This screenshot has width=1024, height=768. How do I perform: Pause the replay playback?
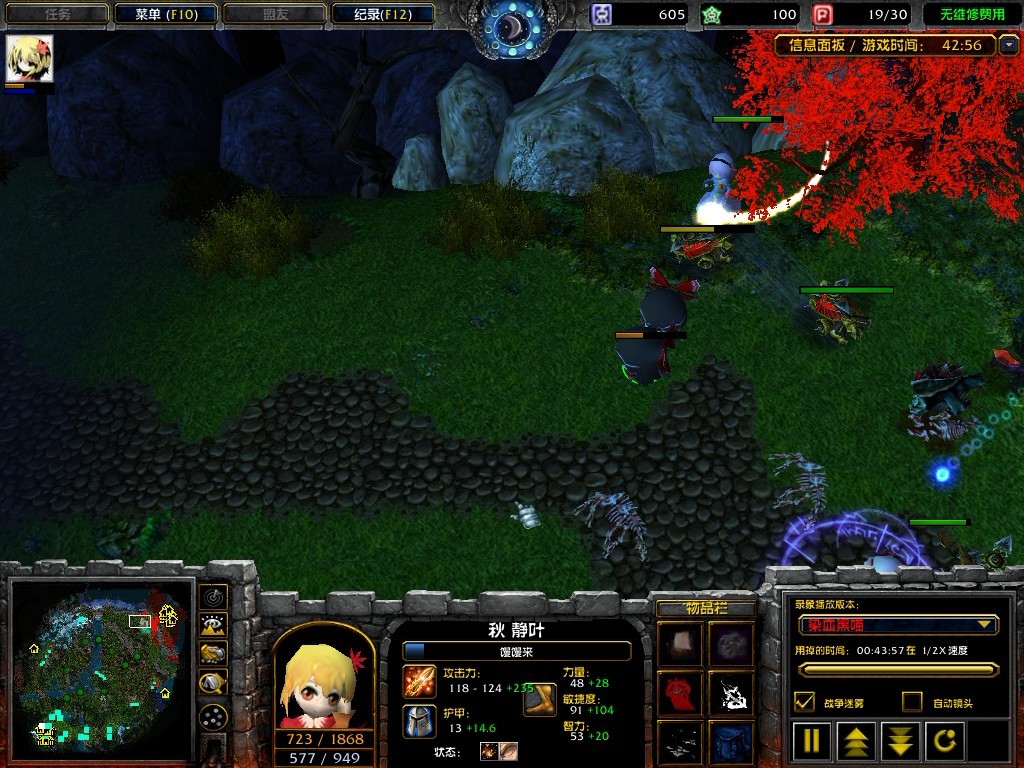812,741
